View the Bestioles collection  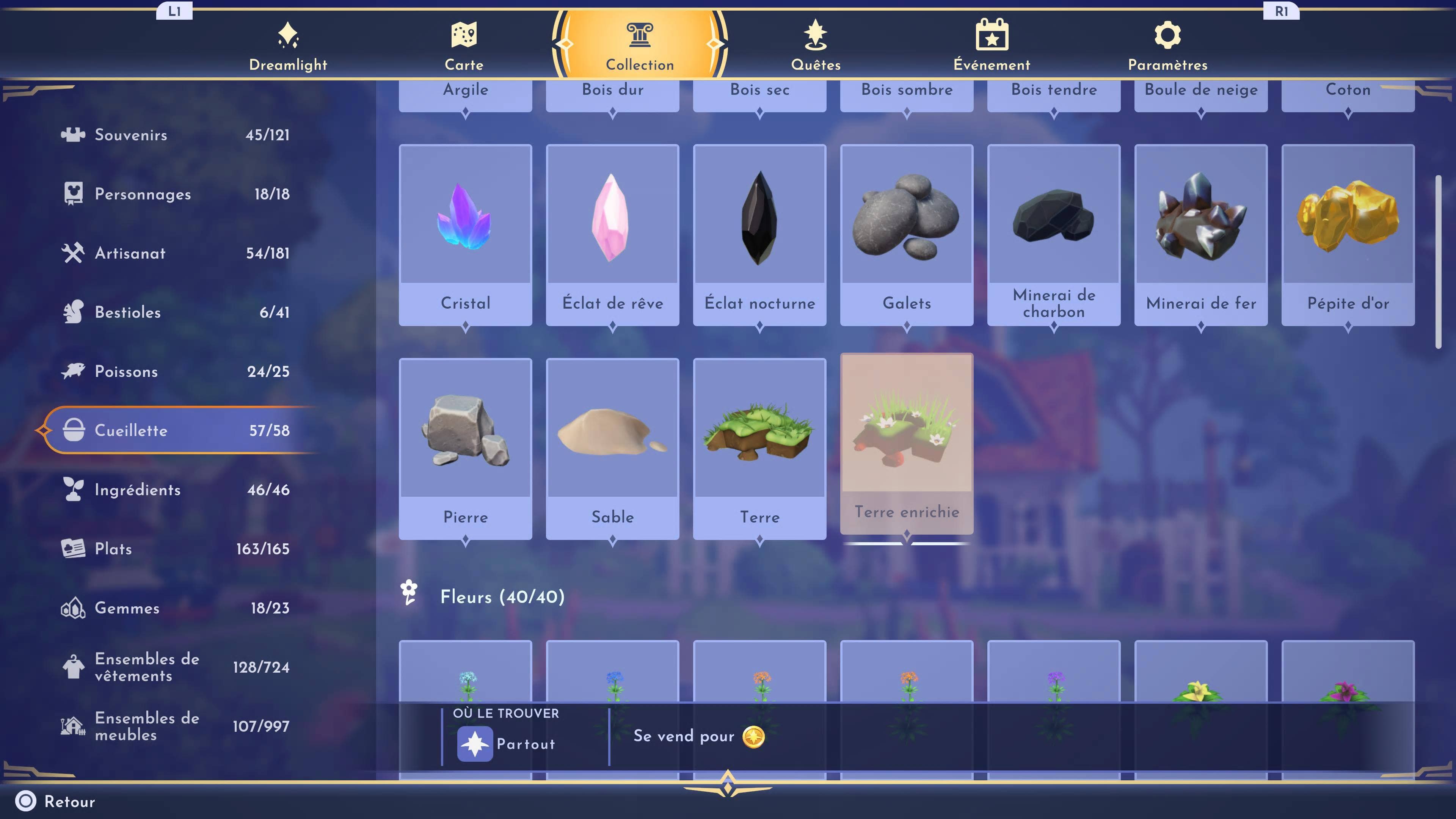[175, 312]
